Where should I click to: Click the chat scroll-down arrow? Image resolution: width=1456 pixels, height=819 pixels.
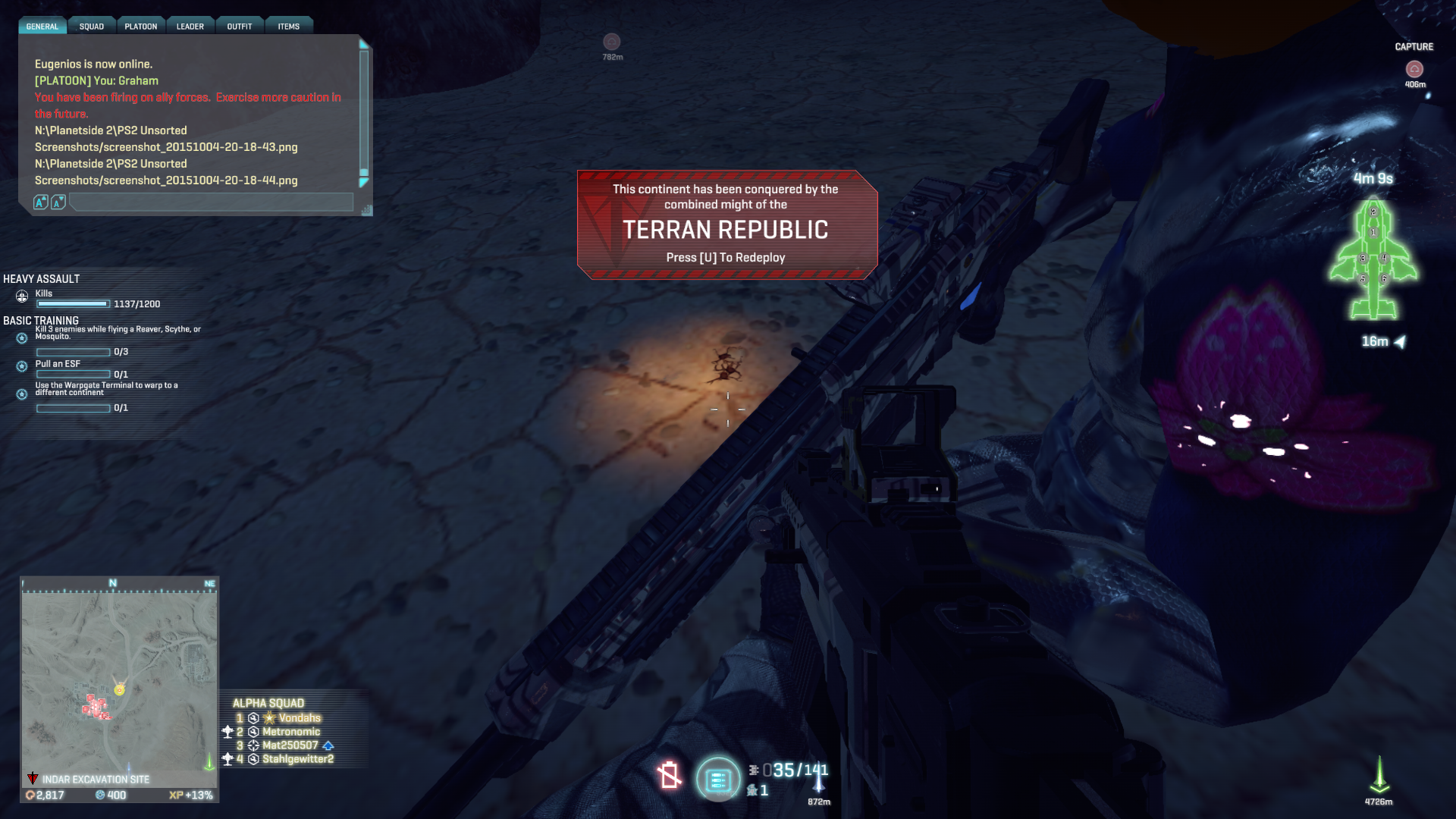[x=364, y=182]
